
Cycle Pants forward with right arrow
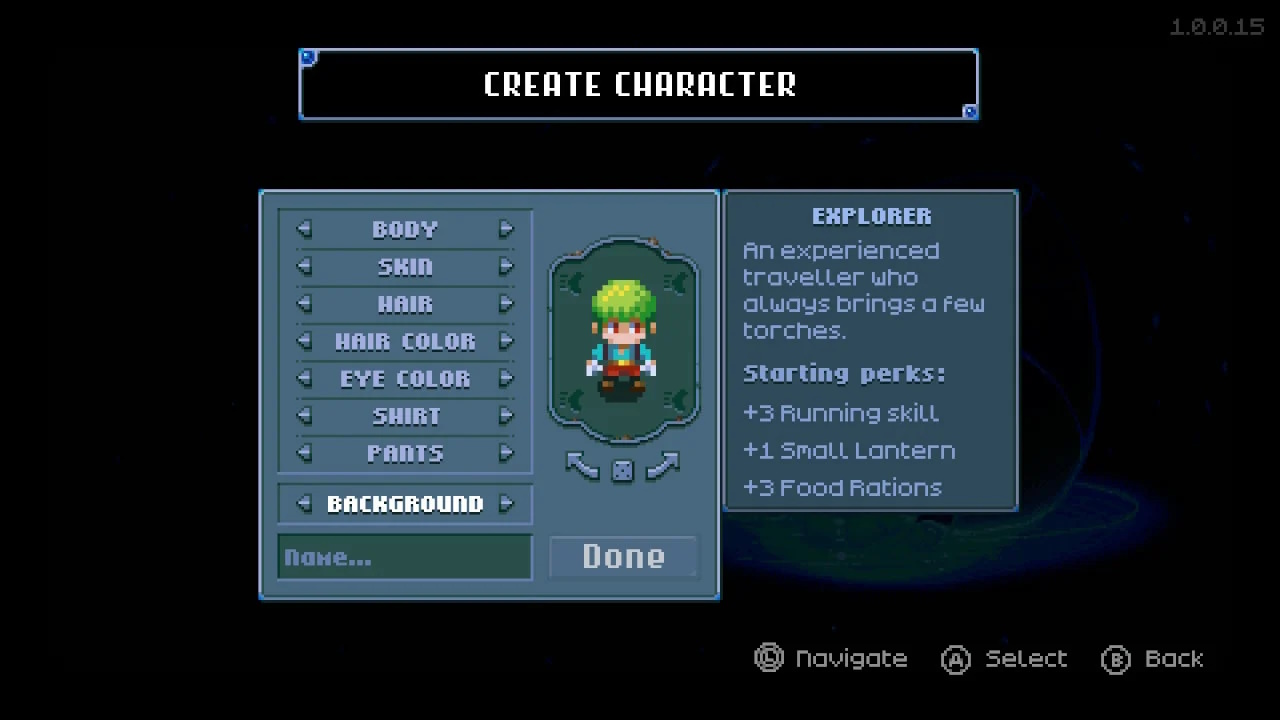point(506,453)
